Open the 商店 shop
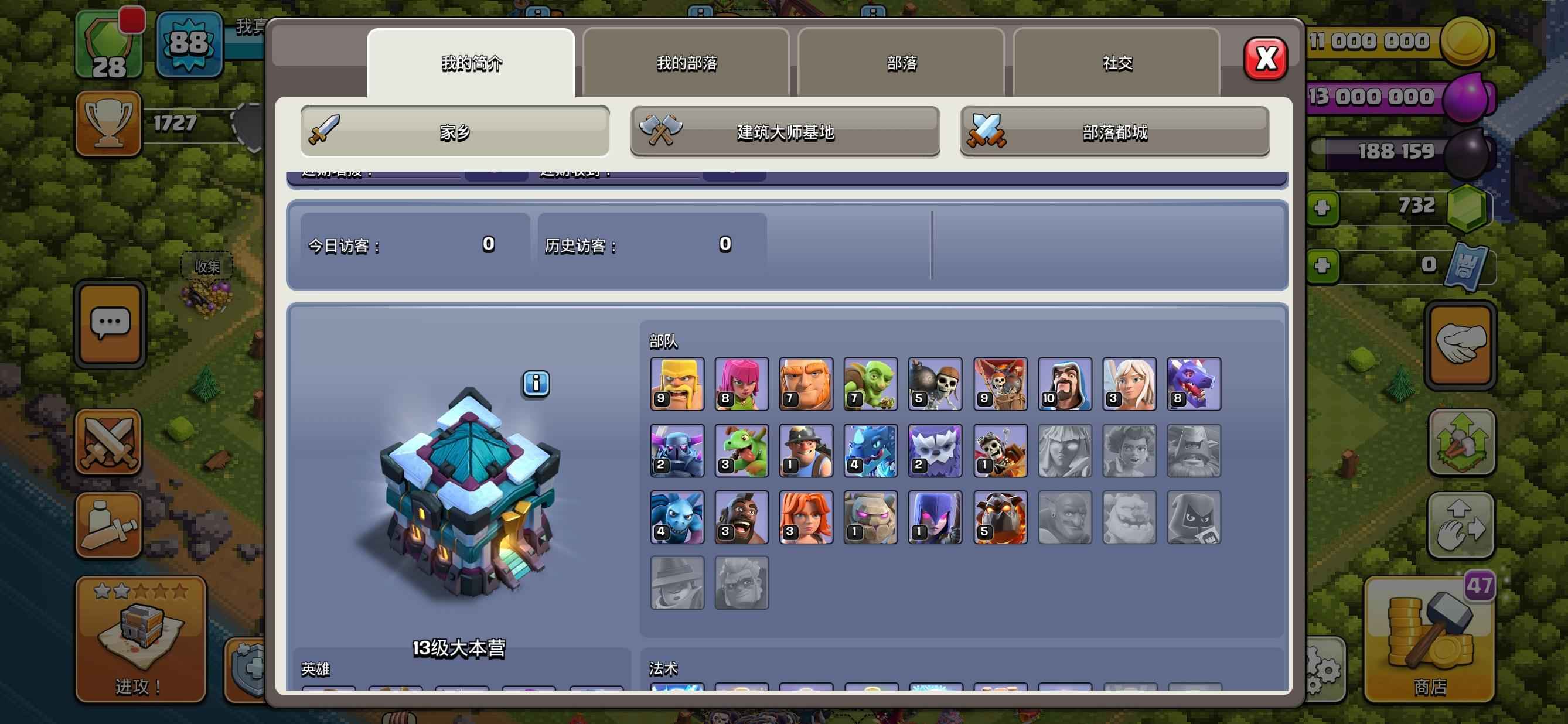Viewport: 1568px width, 724px height. 1429,639
